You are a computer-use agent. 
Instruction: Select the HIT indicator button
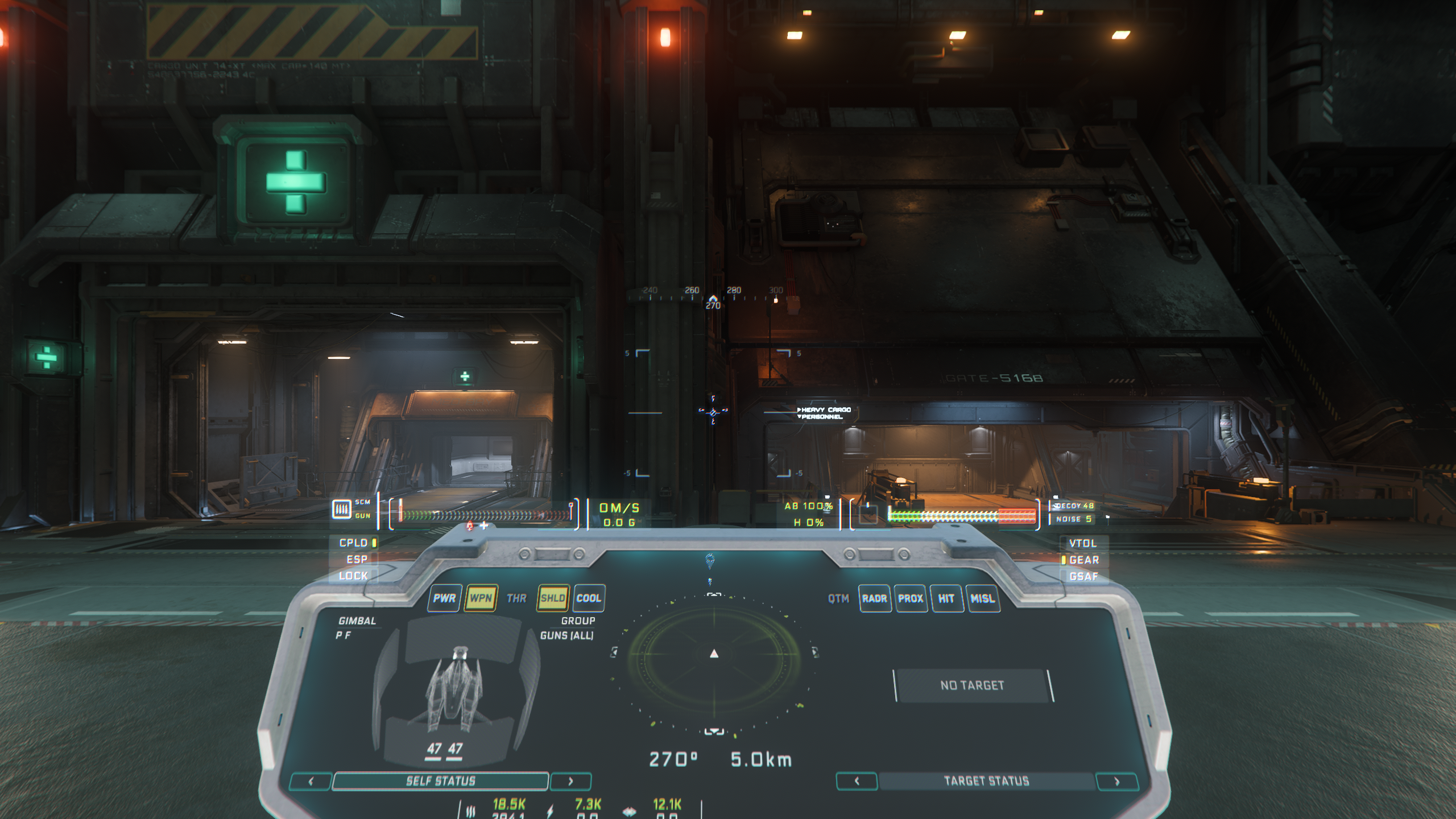pos(946,599)
